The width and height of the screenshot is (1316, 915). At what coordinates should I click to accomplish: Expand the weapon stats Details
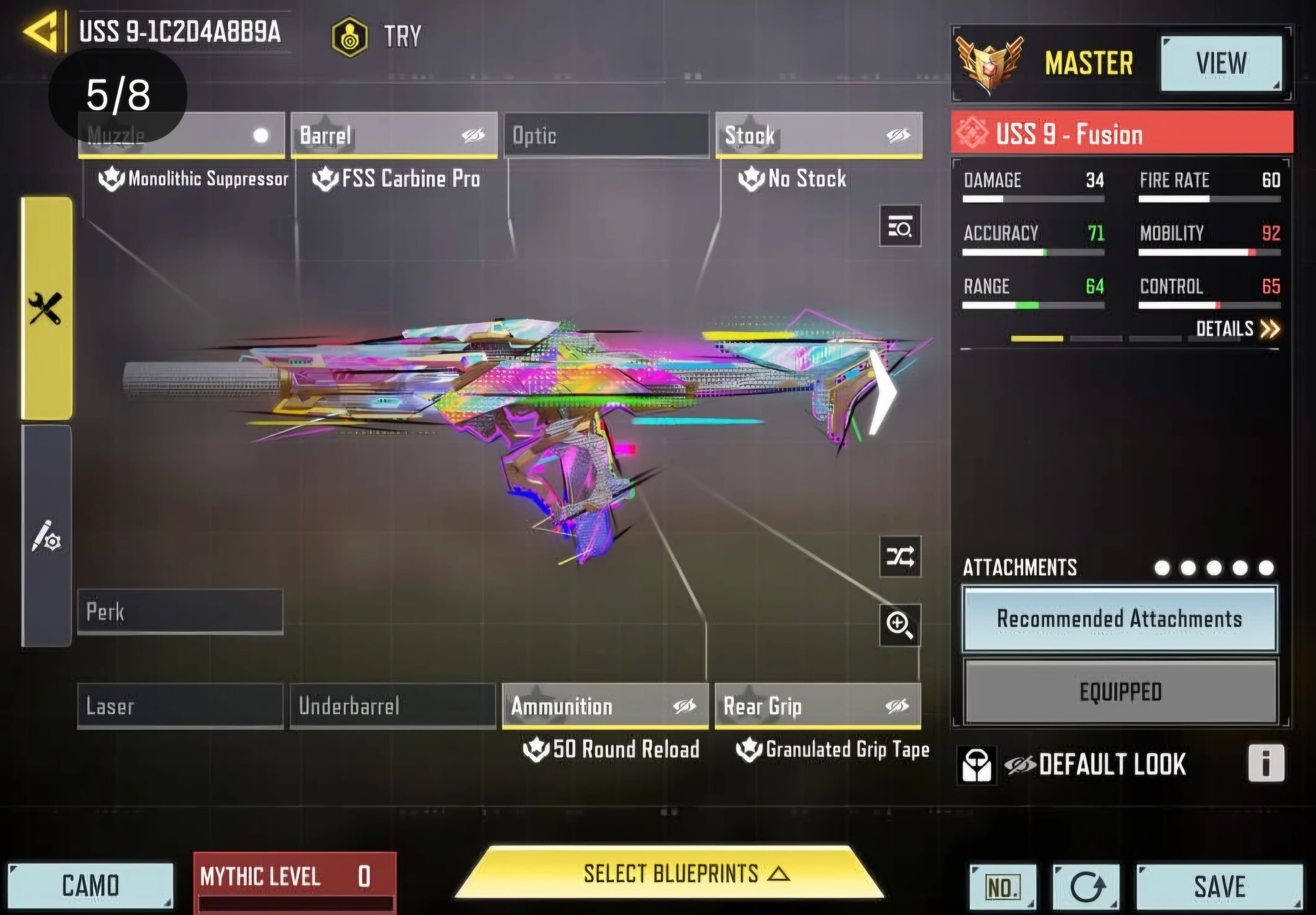(x=1237, y=329)
